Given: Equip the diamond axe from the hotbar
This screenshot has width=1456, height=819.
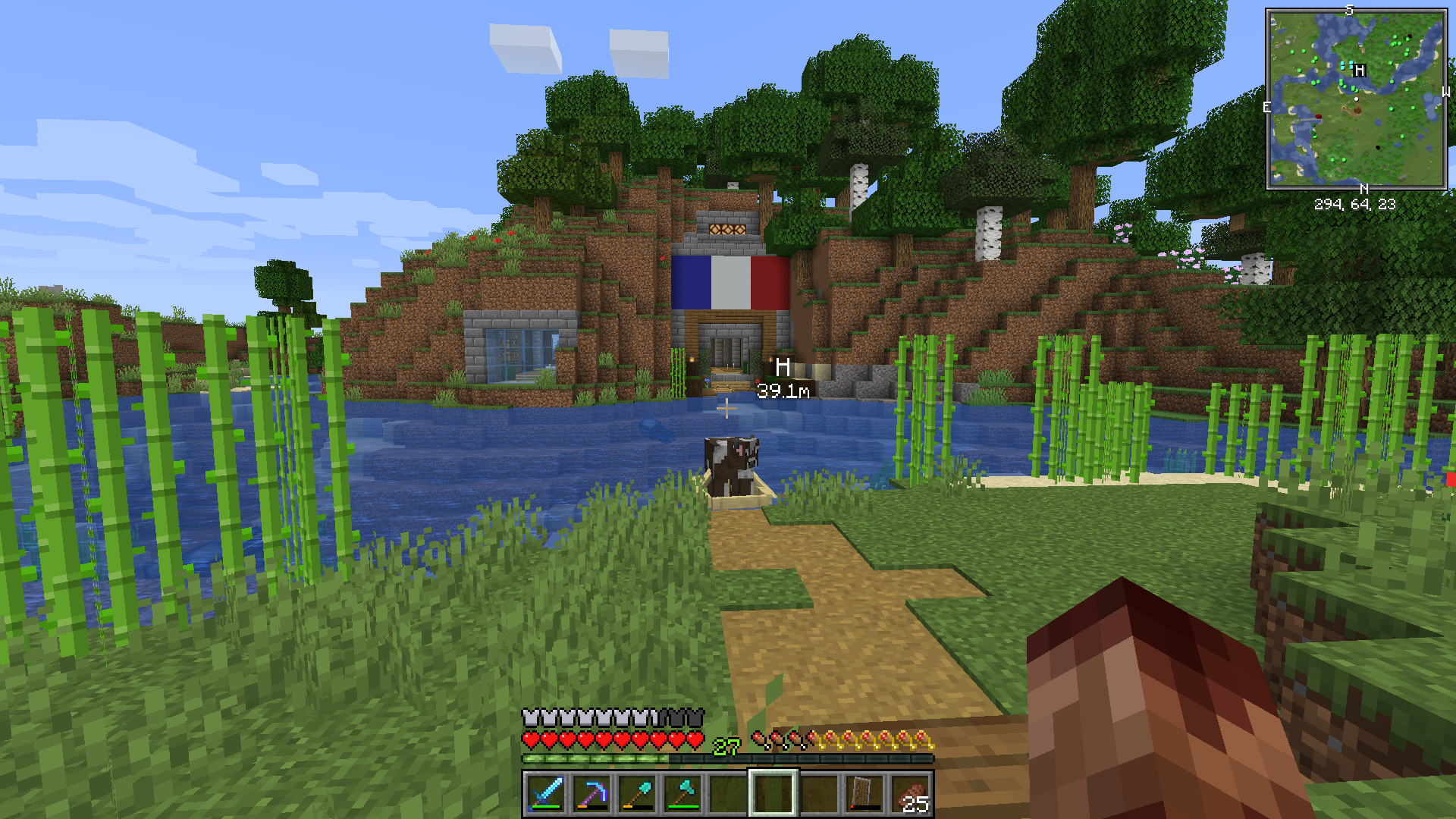Looking at the screenshot, I should (x=682, y=793).
